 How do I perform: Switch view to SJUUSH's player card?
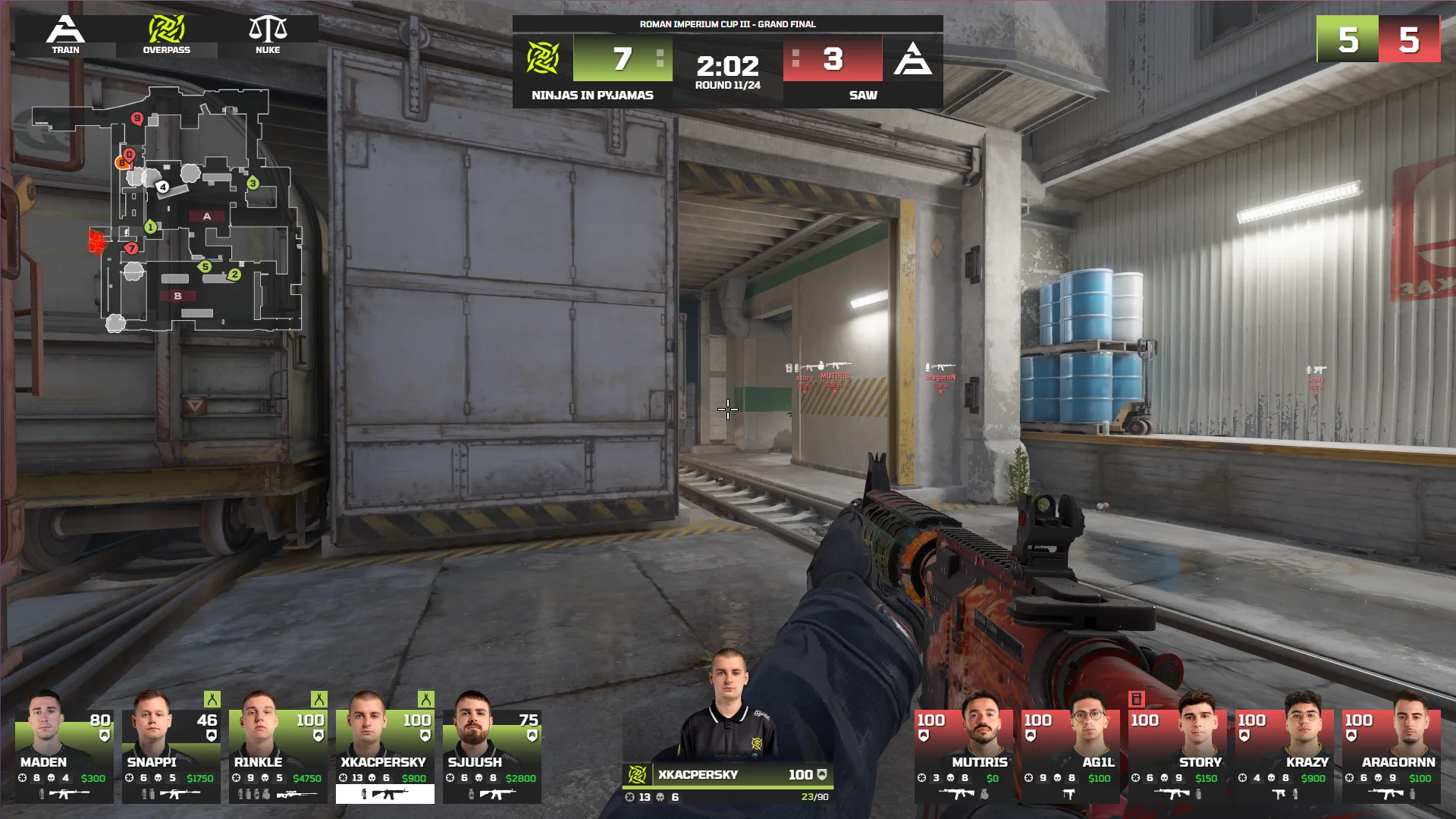[x=492, y=748]
